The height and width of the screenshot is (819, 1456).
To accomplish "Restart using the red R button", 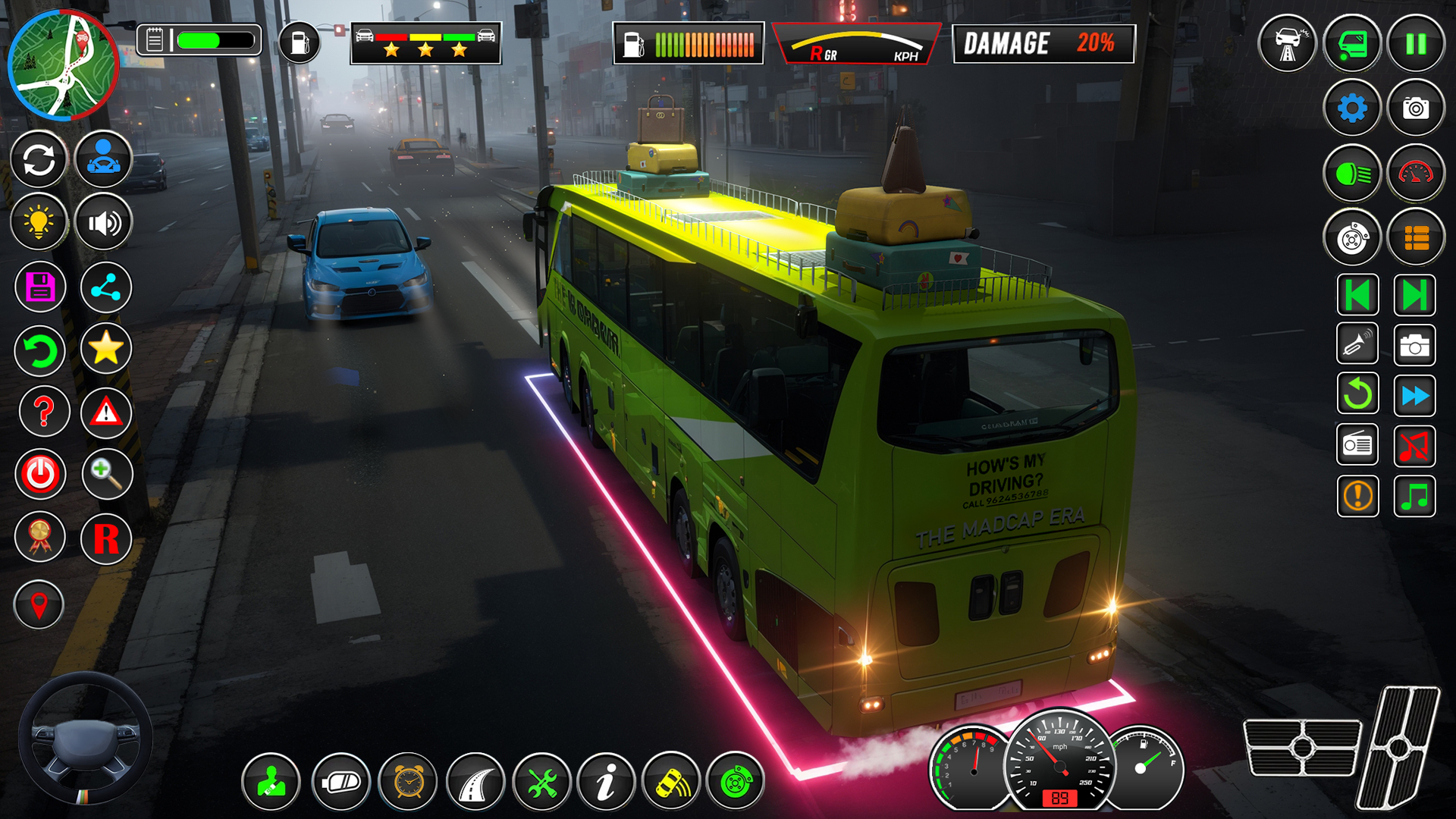I will [x=106, y=535].
